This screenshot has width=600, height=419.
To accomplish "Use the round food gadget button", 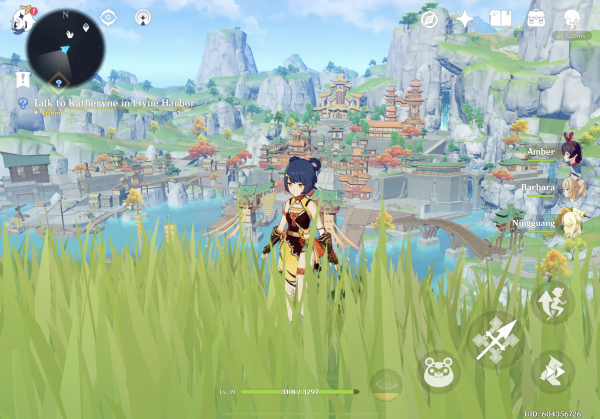I will [386, 383].
